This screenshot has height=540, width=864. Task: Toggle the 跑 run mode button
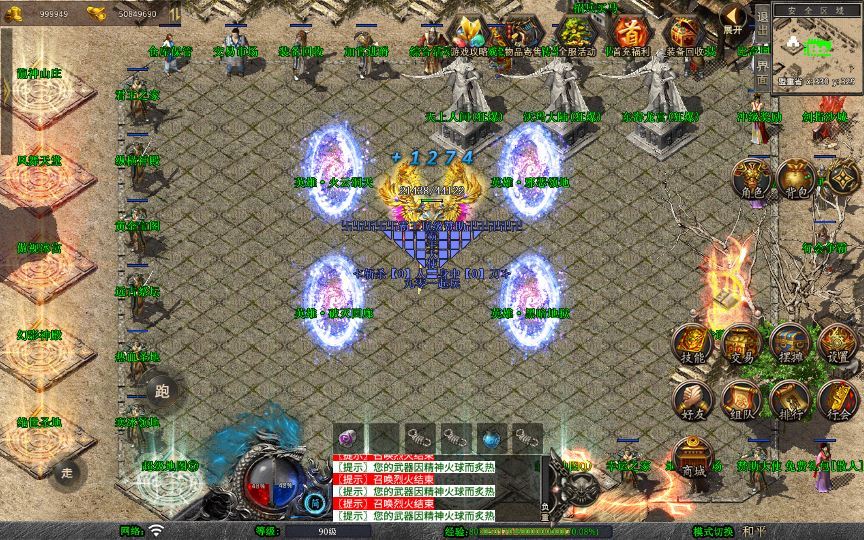pos(163,392)
